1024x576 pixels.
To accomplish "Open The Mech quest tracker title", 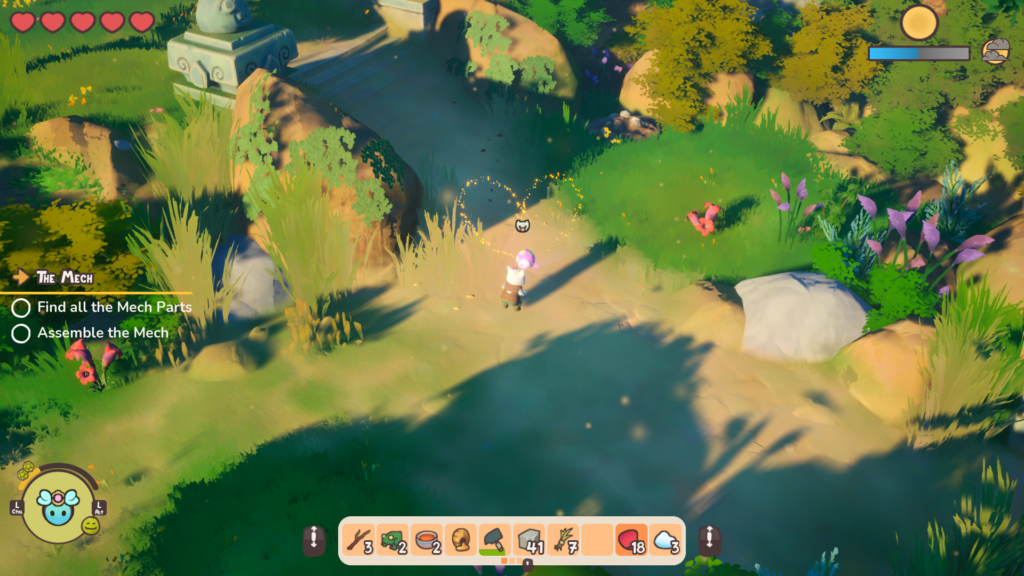I will (64, 277).
